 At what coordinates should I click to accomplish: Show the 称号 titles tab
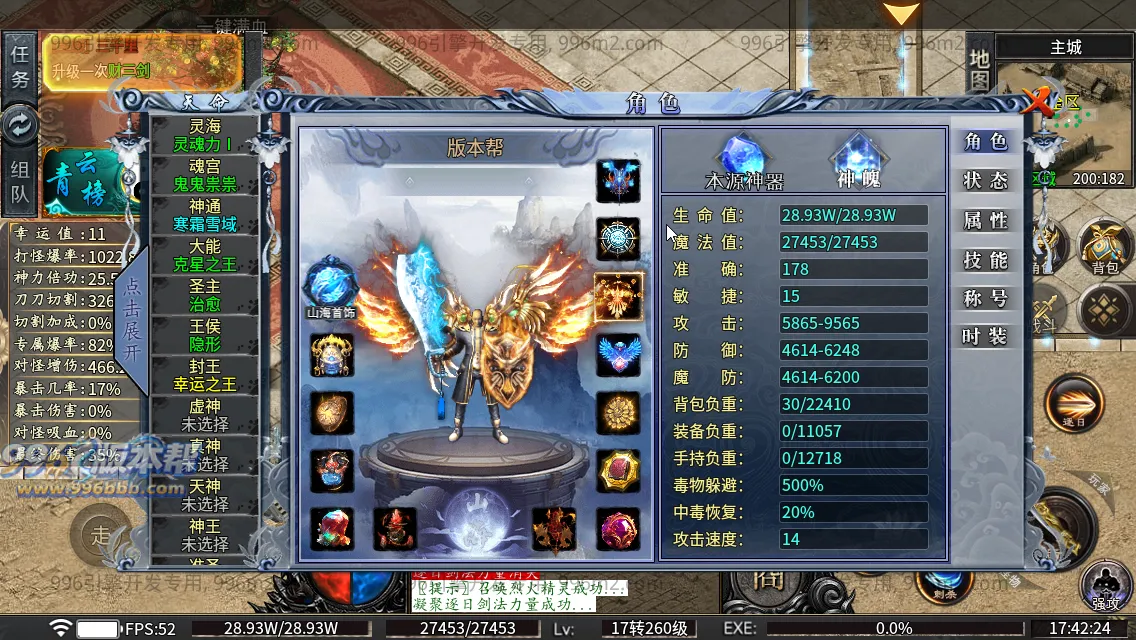(984, 298)
